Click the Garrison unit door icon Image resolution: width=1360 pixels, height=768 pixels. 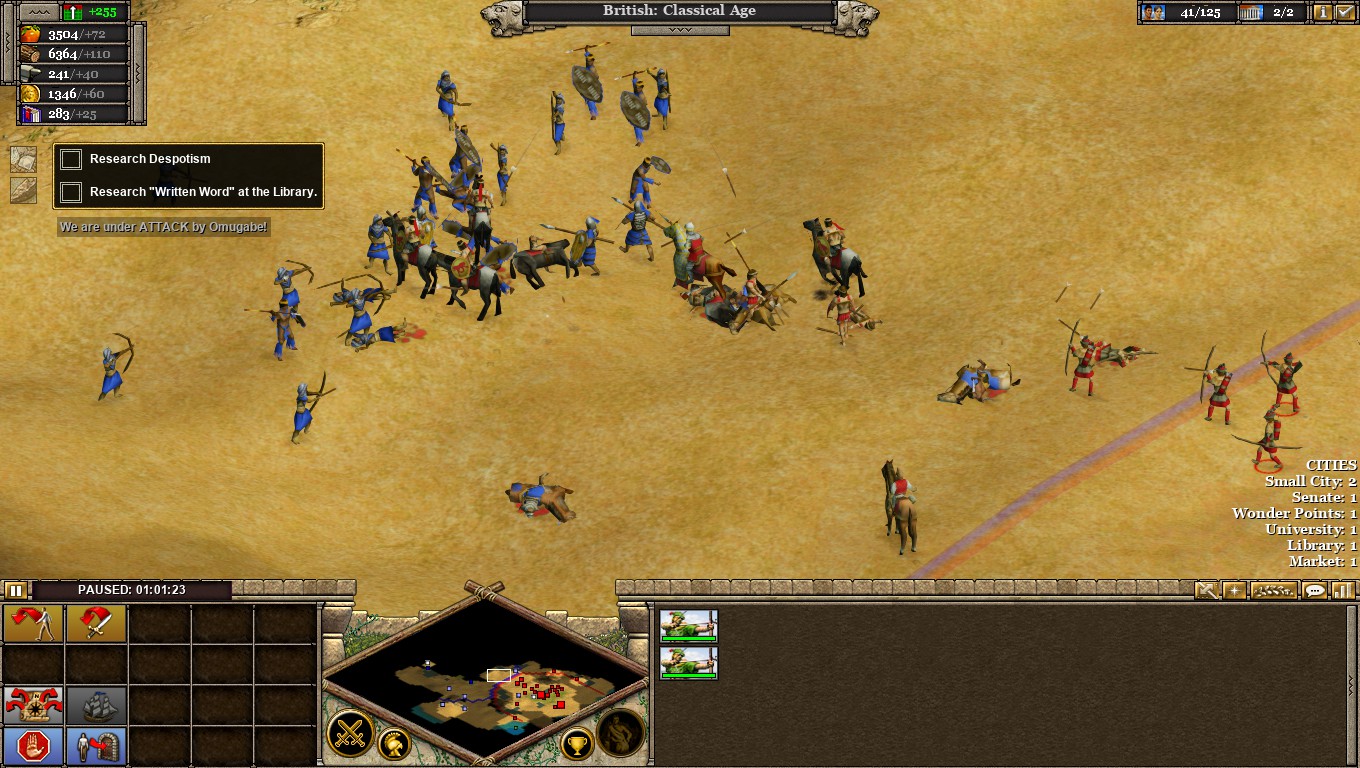click(96, 746)
